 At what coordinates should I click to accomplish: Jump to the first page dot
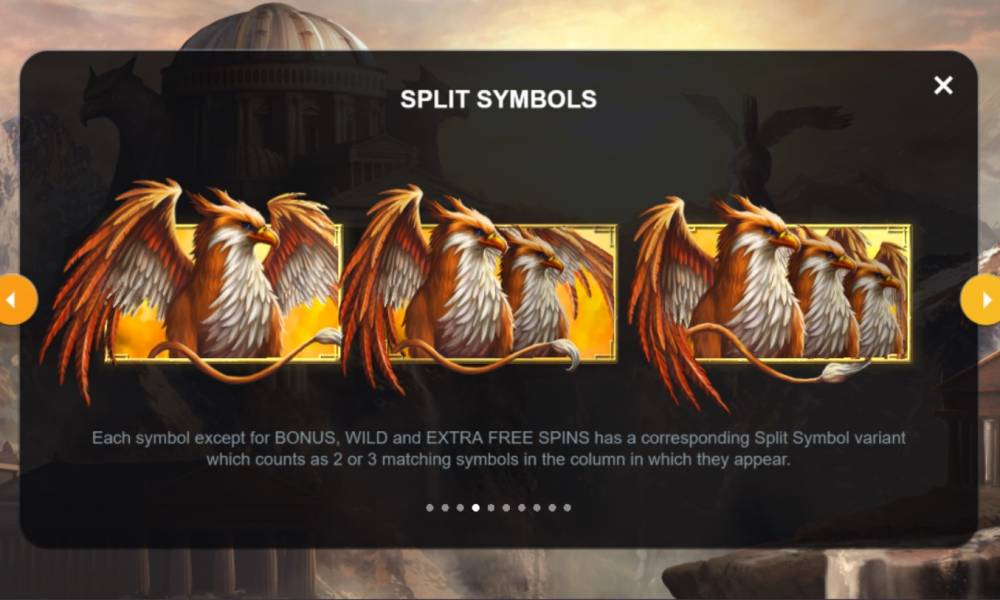pos(430,508)
